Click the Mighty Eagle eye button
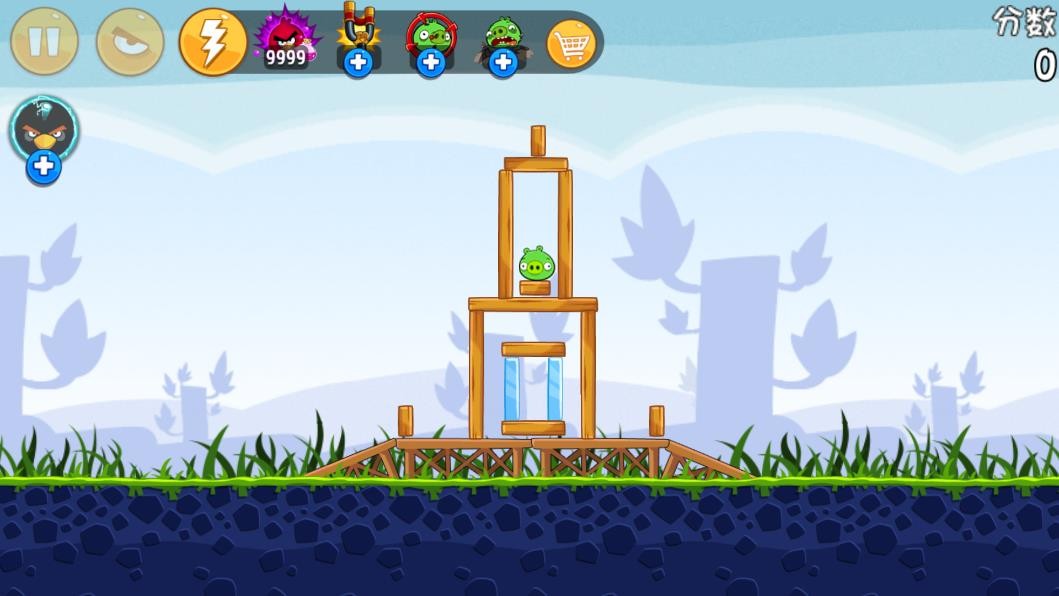 (x=130, y=41)
